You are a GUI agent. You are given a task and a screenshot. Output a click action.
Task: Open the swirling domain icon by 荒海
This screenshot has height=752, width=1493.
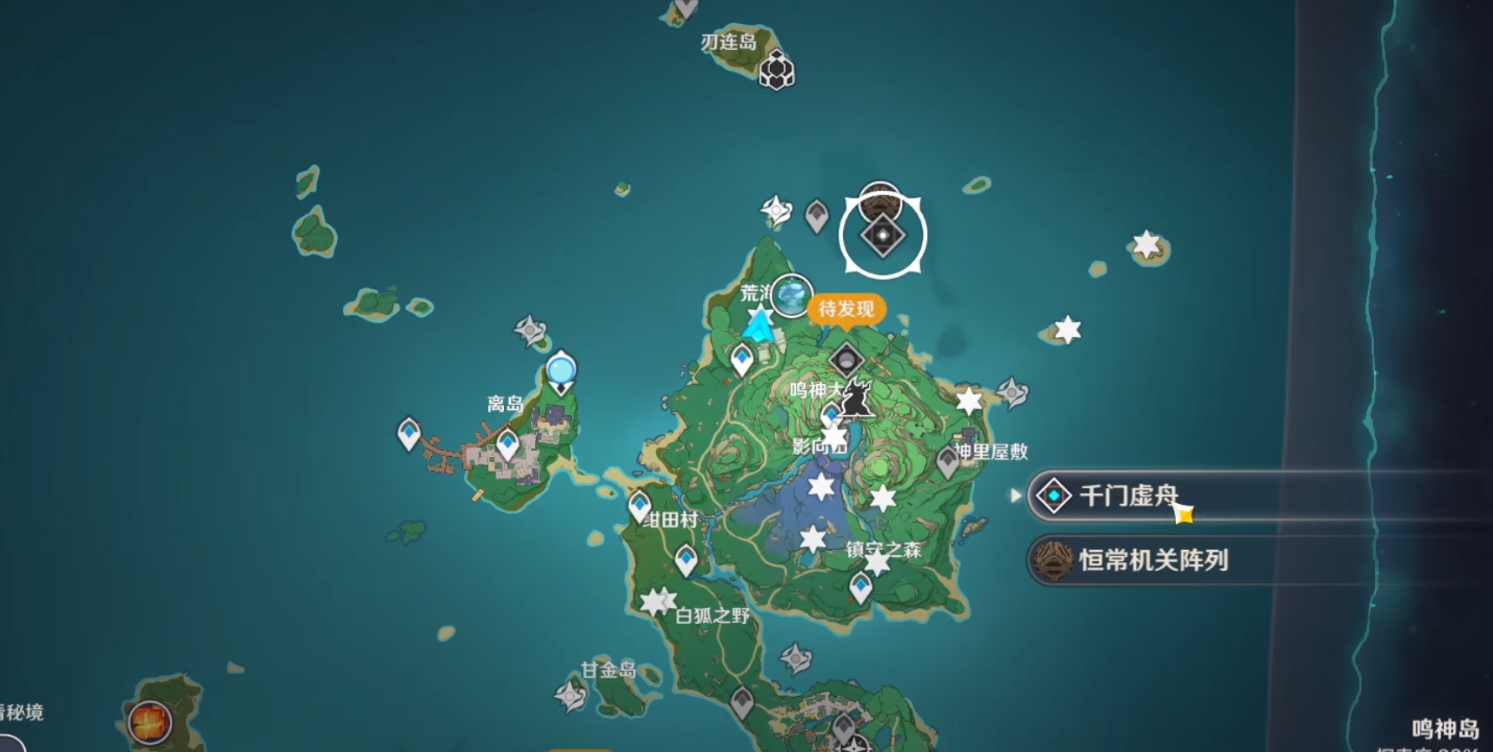793,295
